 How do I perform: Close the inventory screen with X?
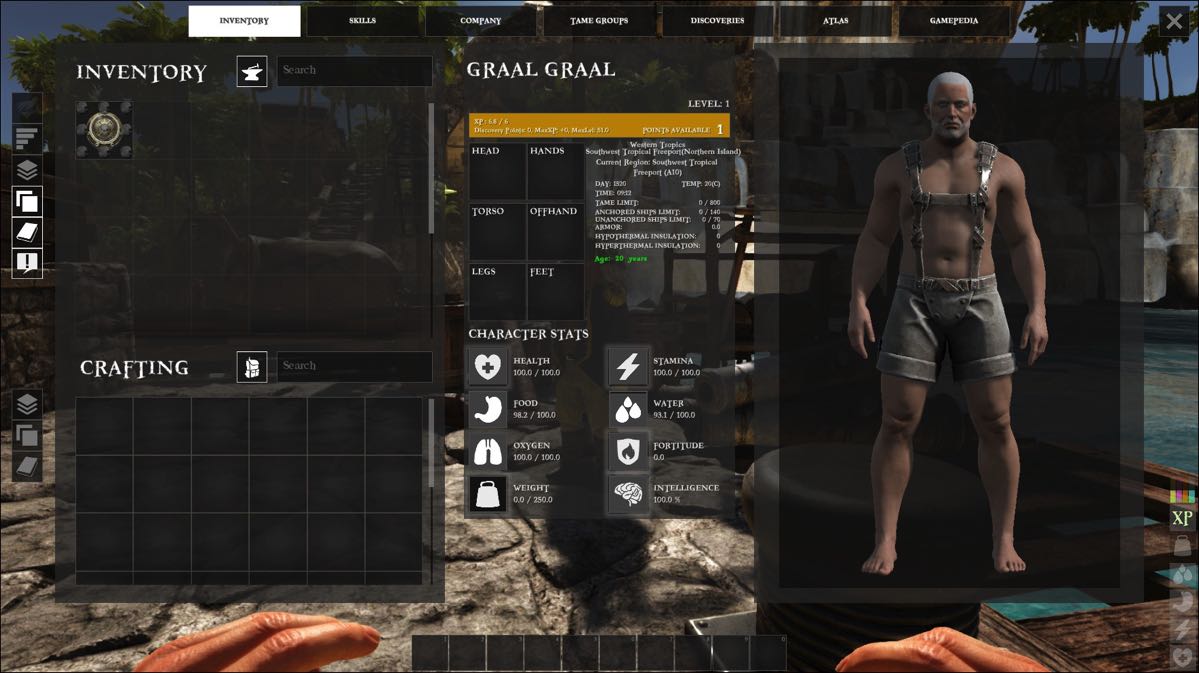tap(1174, 22)
